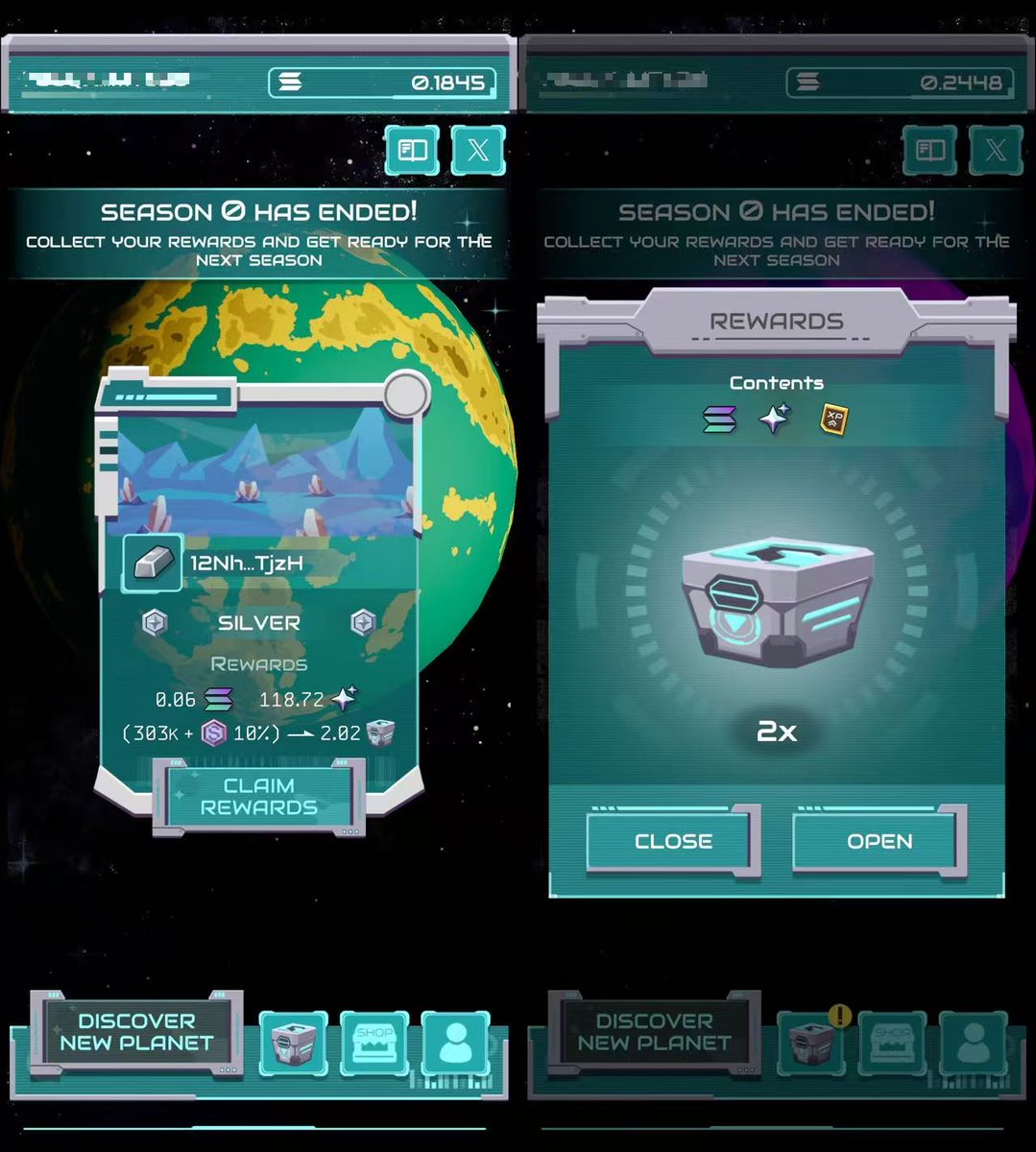This screenshot has height=1152, width=1036.
Task: Close the Rewards popup
Action: tap(672, 841)
